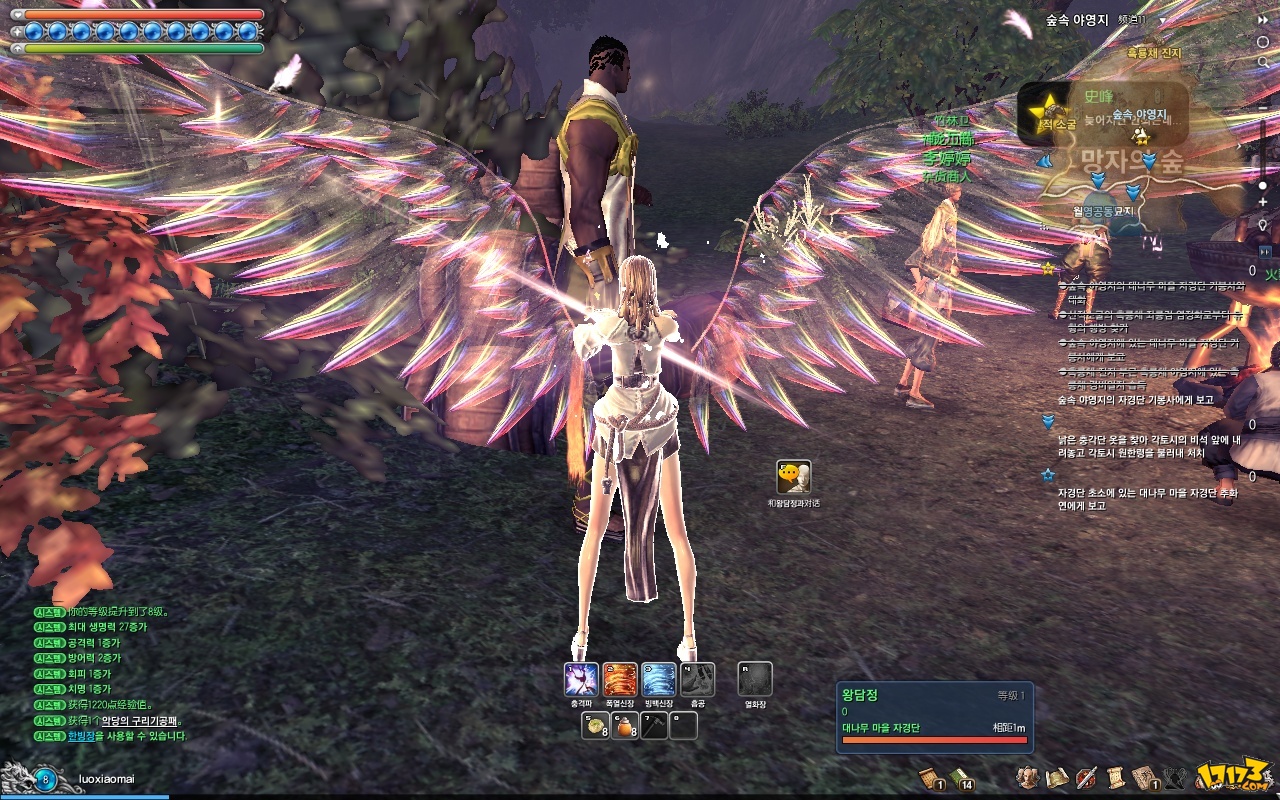Zoom in the minimap with plus
Image resolution: width=1280 pixels, height=800 pixels.
click(1263, 203)
